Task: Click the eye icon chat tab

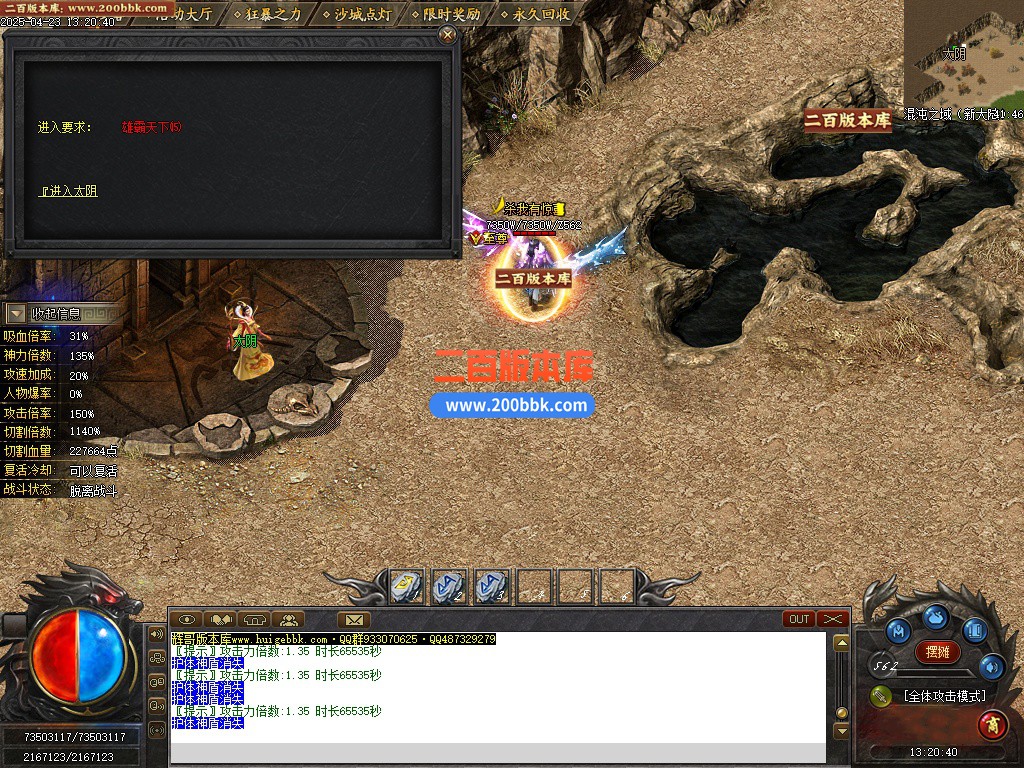Action: 187,619
